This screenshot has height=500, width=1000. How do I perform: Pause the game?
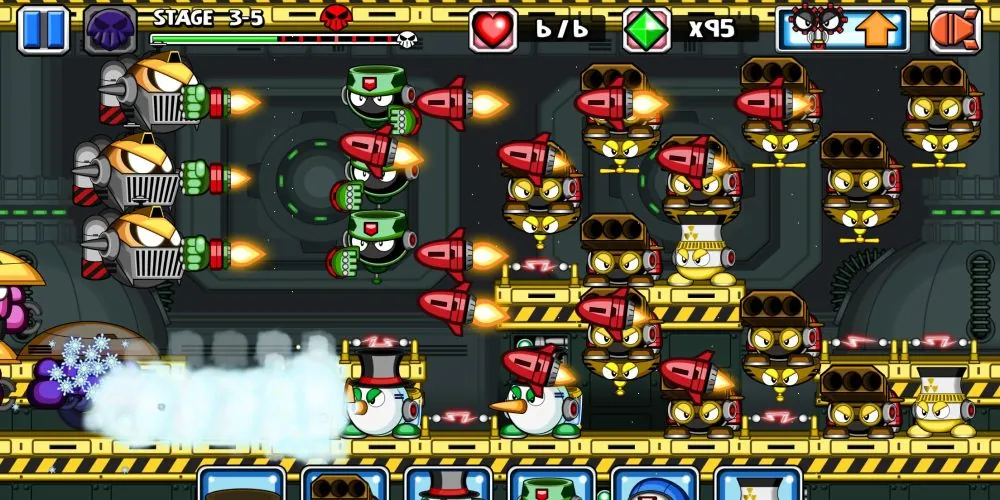coord(43,29)
